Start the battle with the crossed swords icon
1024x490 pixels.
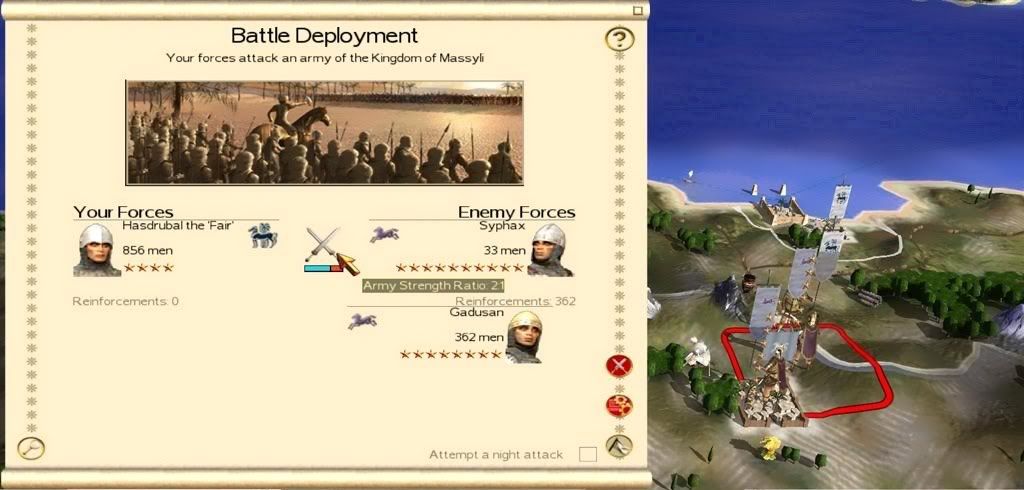321,245
